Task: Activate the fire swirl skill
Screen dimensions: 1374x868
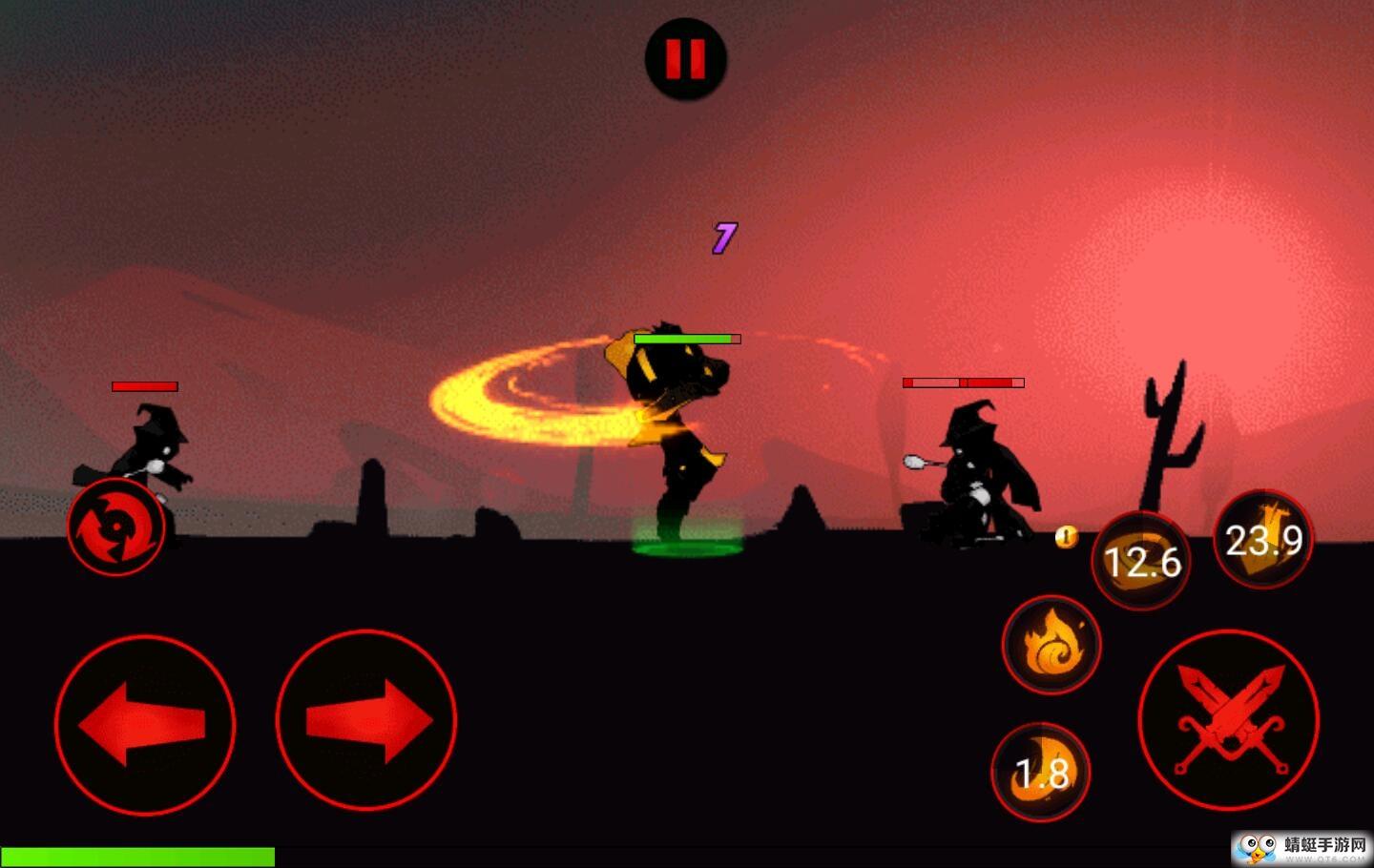Action: coord(1051,645)
